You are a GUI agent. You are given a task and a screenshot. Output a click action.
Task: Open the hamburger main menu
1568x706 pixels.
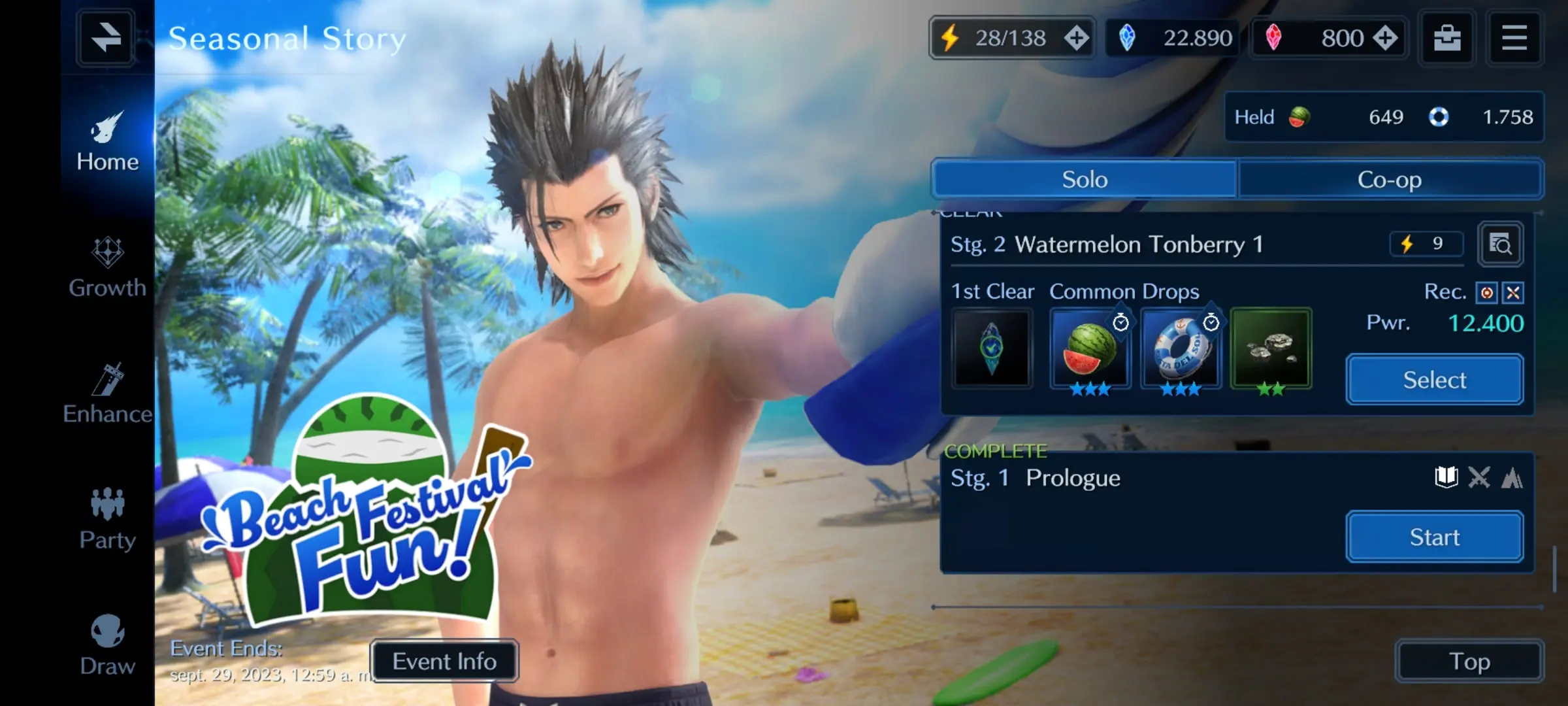pos(1514,38)
